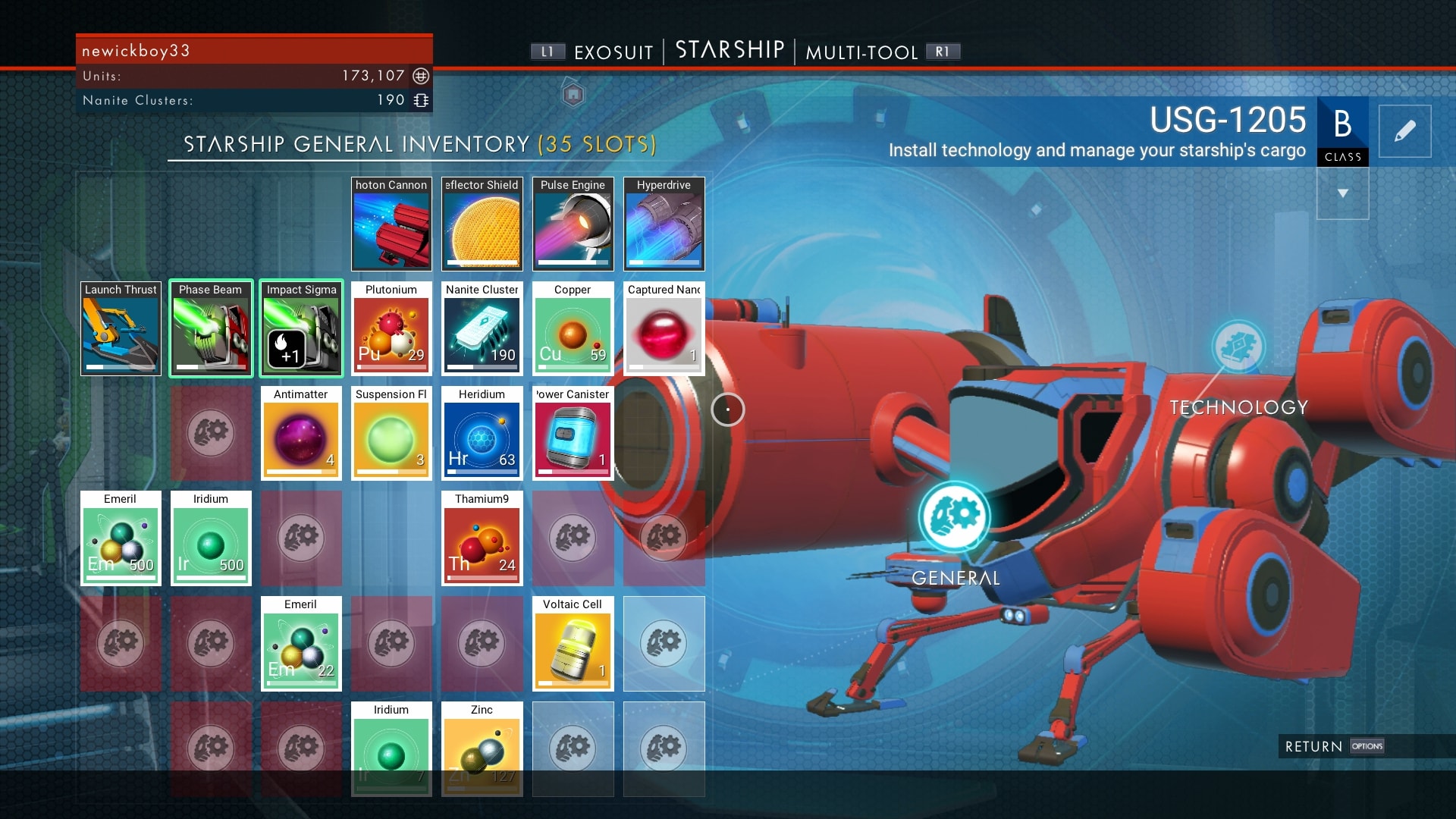Image resolution: width=1456 pixels, height=819 pixels.
Task: Select the Photon Cannon slot
Action: coord(391,224)
